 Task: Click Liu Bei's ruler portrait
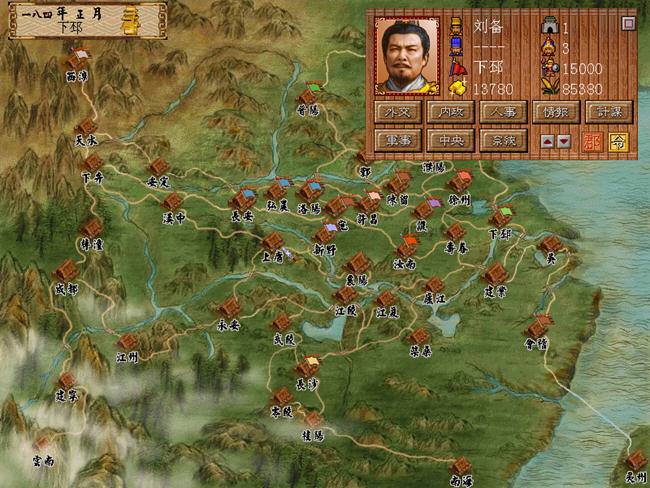(407, 56)
